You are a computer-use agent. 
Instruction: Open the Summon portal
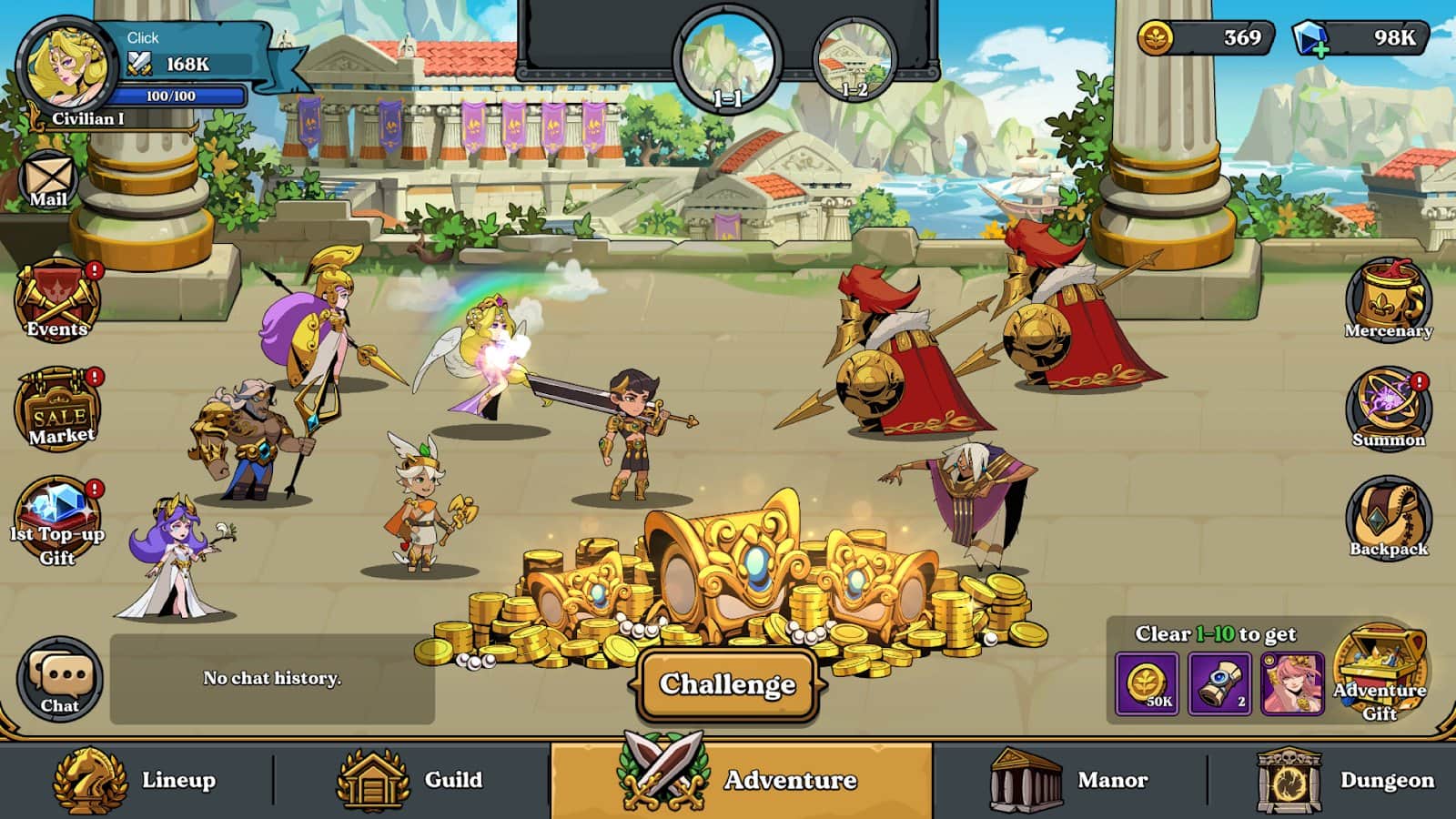(1388, 409)
